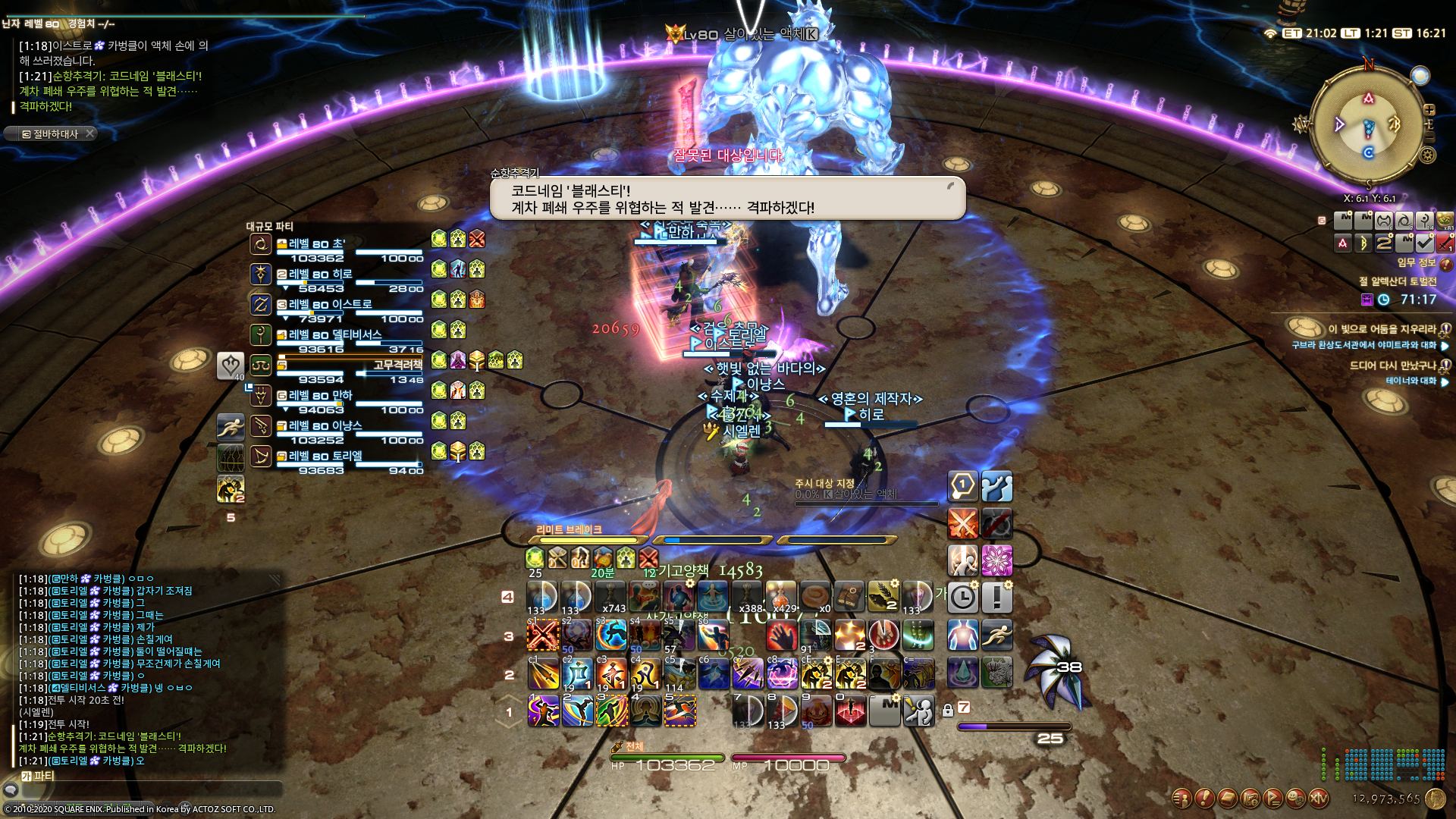1456x819 pixels.
Task: Close the 절바하대사 chat tab
Action: tap(89, 133)
